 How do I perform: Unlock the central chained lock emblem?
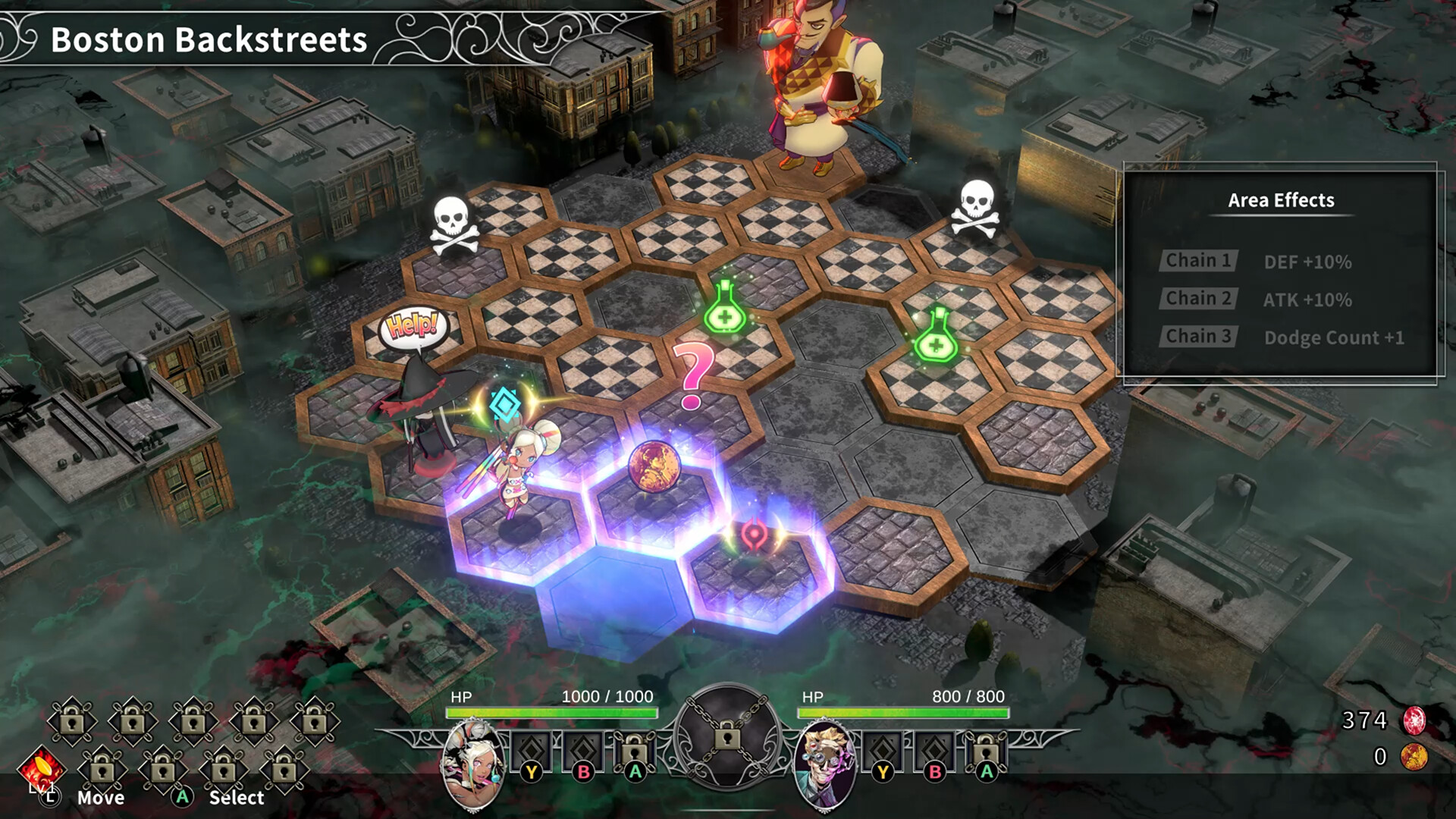[729, 737]
